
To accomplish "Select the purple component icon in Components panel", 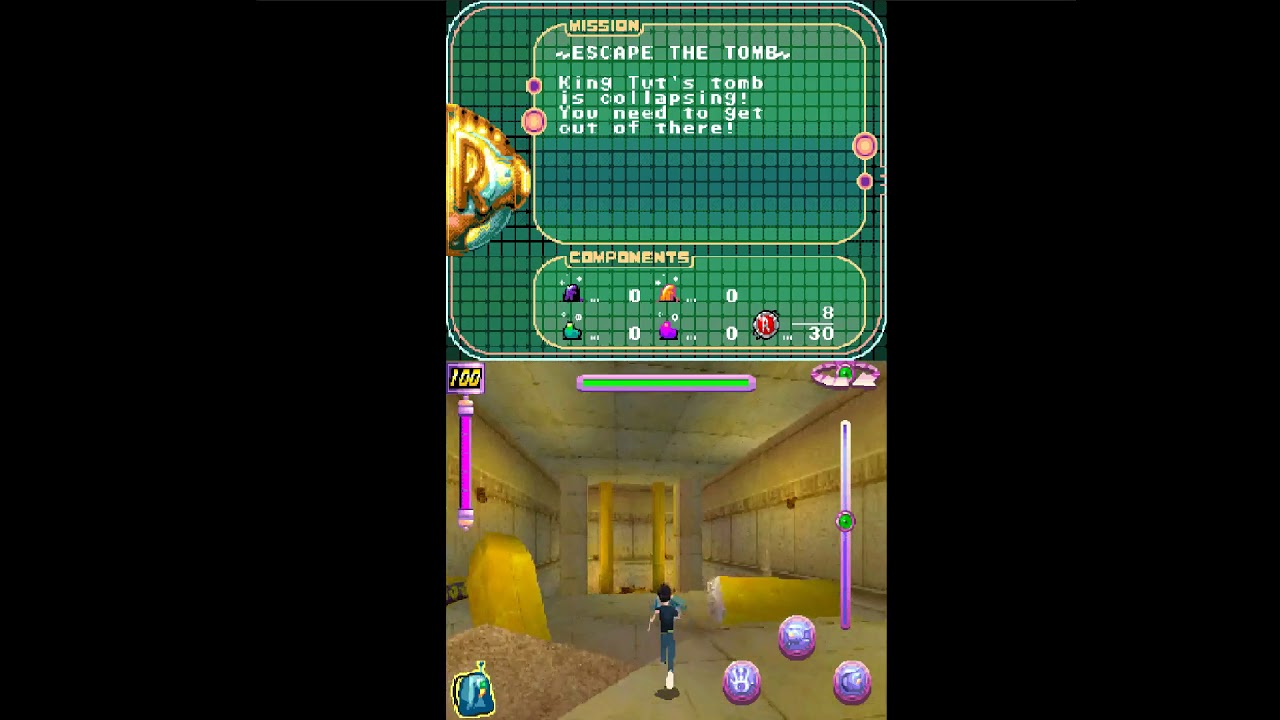I will pyautogui.click(x=573, y=293).
